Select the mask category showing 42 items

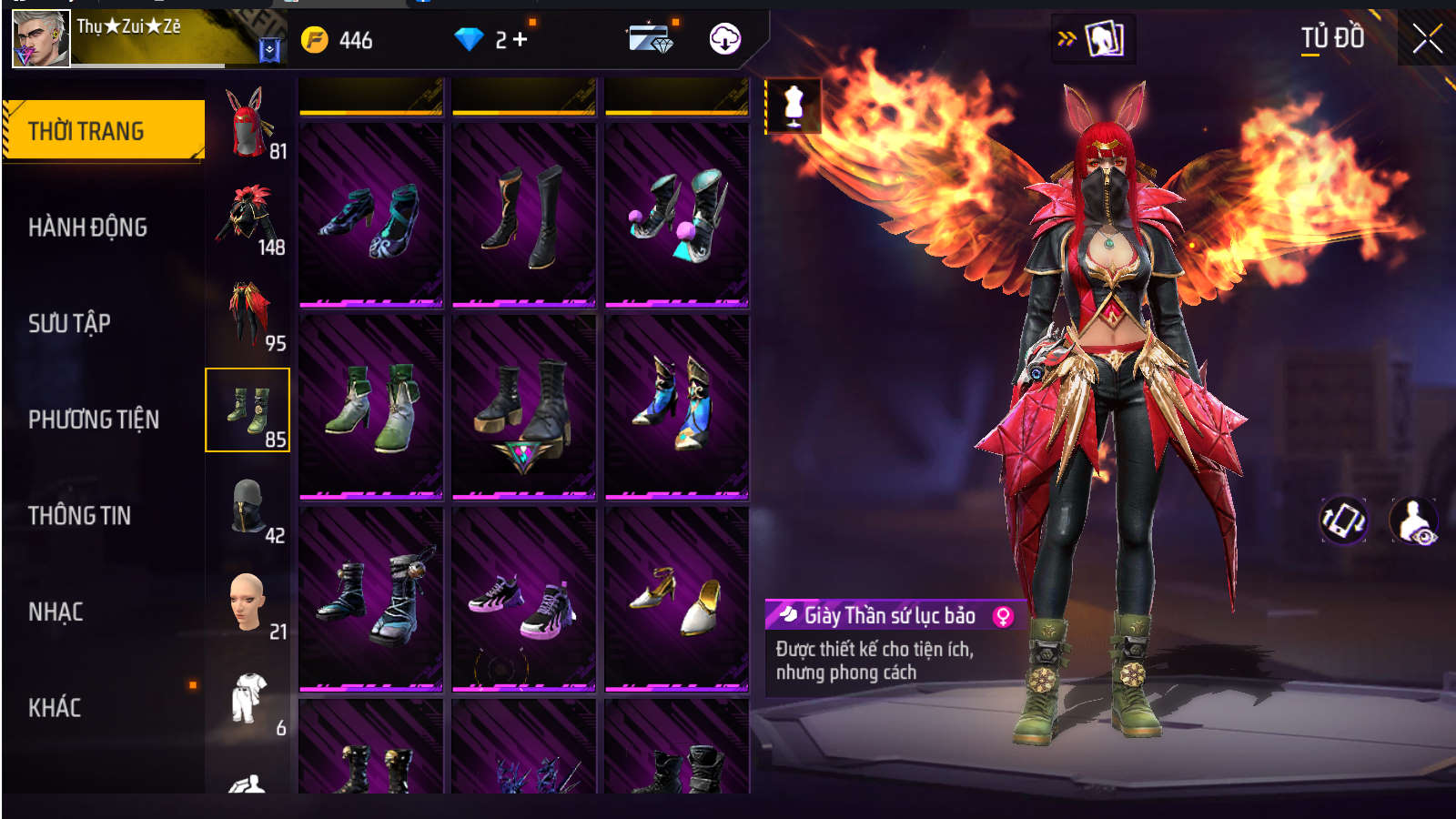click(248, 507)
